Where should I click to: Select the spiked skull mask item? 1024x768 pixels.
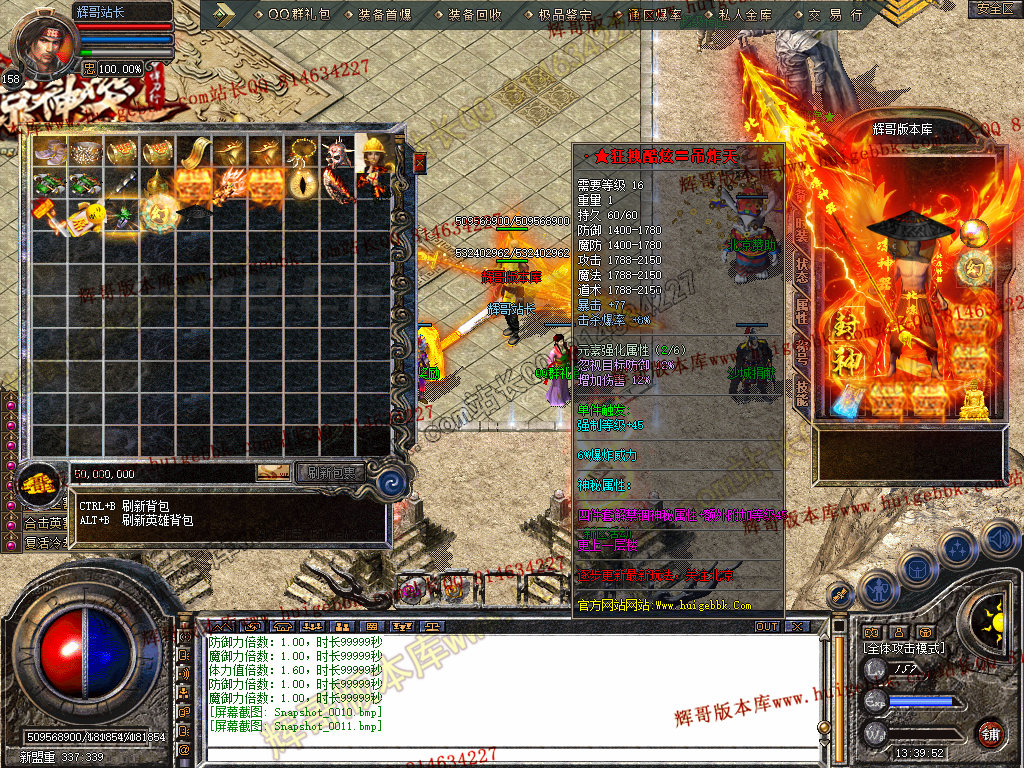pos(336,152)
